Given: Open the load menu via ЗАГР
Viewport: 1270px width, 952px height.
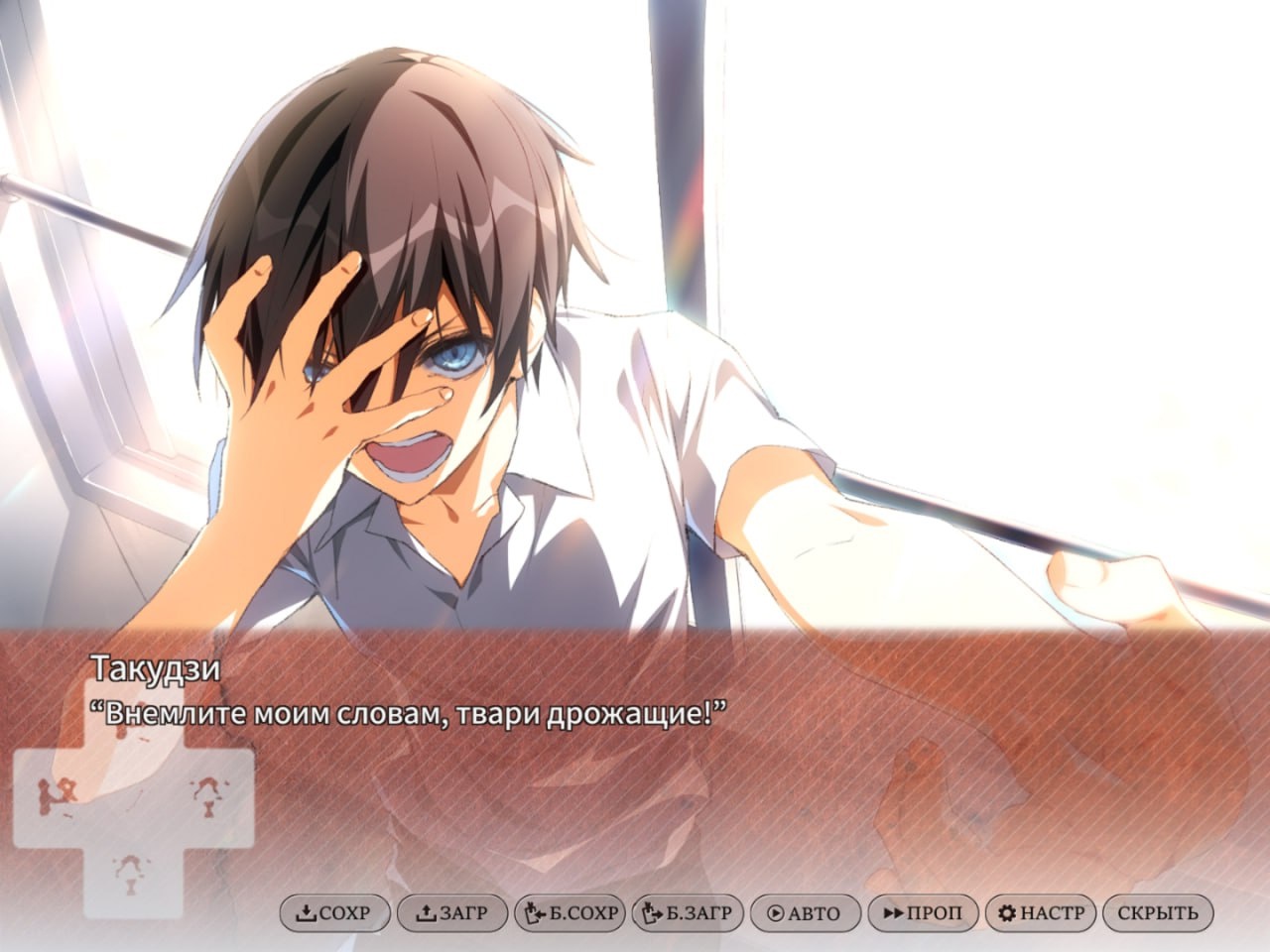Looking at the screenshot, I should tap(451, 913).
